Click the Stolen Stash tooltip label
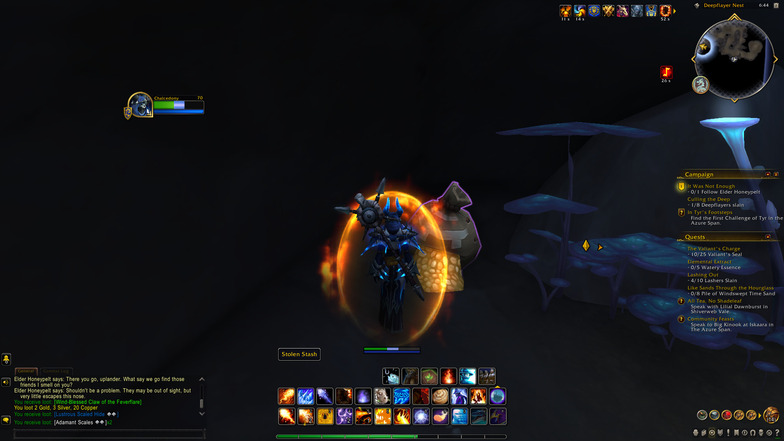Image resolution: width=784 pixels, height=441 pixels. [299, 354]
